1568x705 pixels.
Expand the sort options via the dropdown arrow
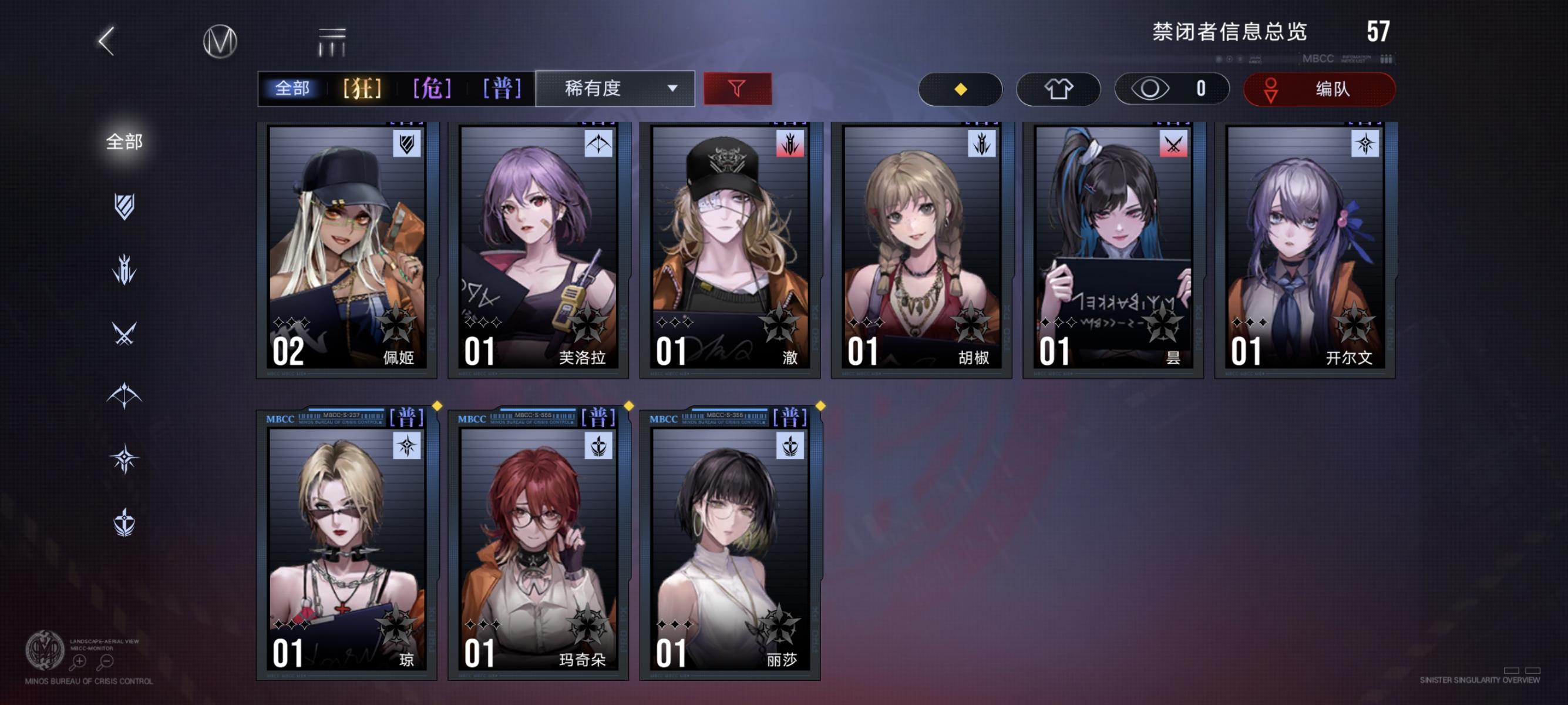point(671,89)
